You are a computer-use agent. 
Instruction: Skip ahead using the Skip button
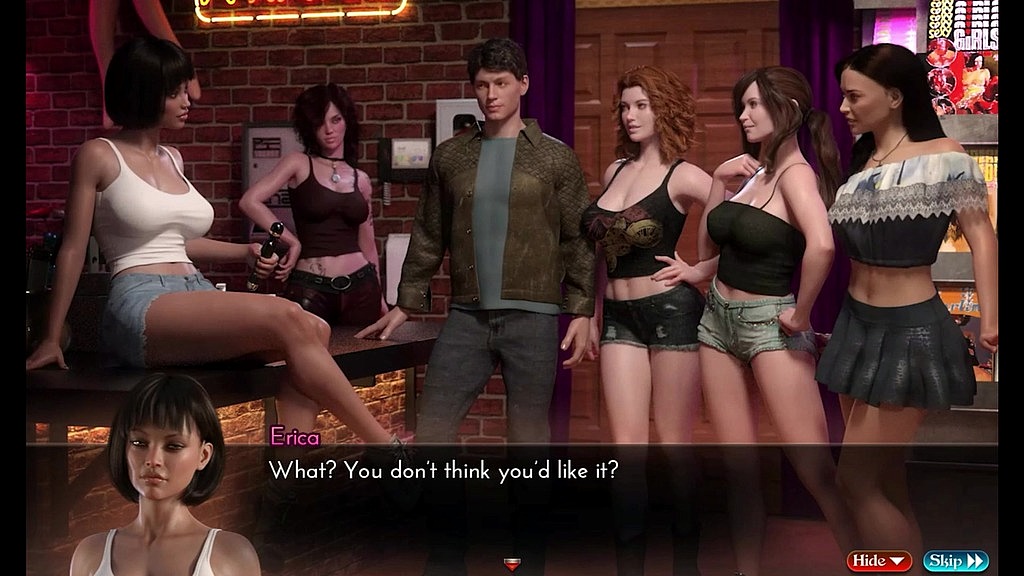click(955, 561)
